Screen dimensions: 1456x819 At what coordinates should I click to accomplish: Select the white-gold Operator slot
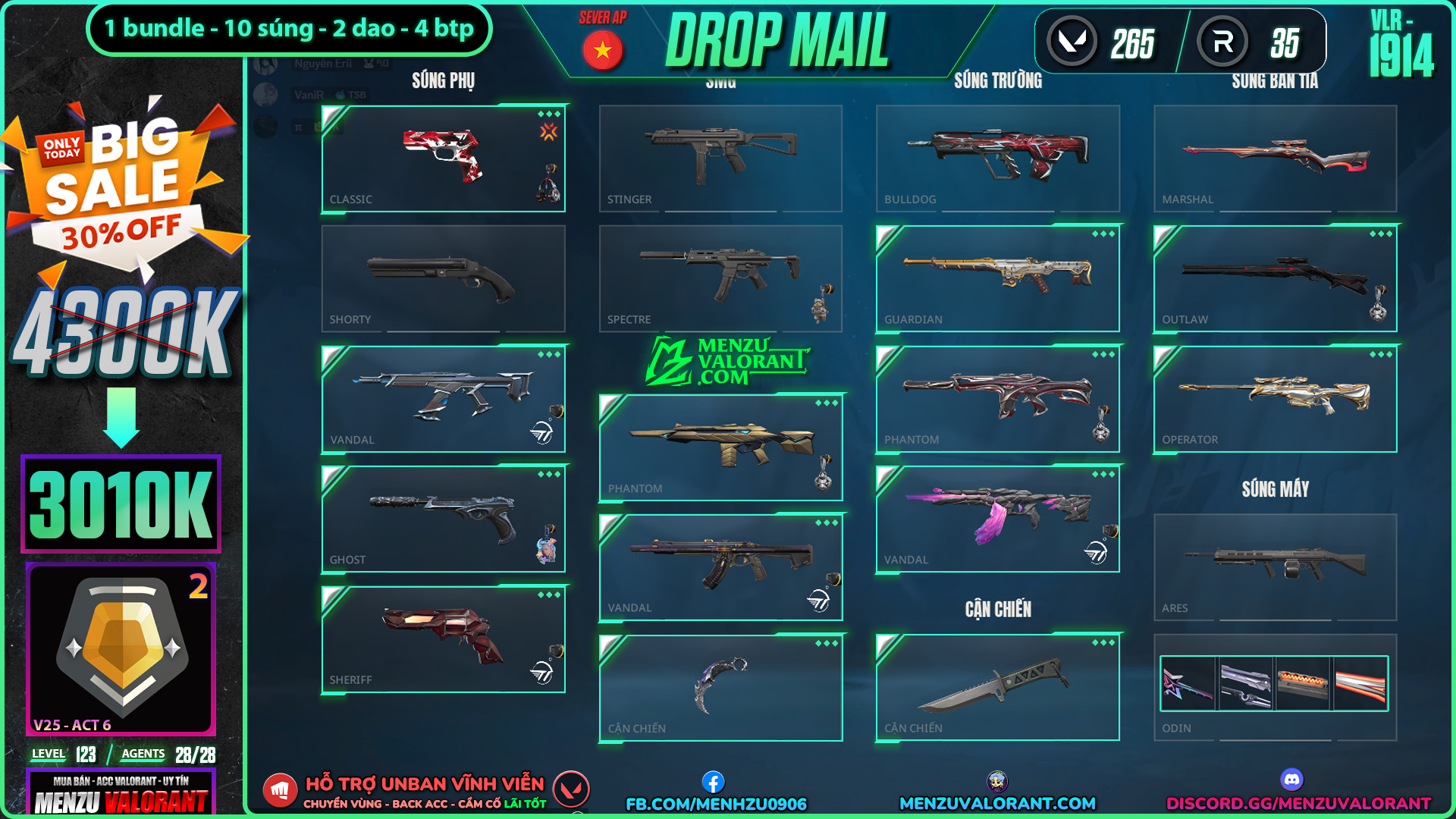1275,399
